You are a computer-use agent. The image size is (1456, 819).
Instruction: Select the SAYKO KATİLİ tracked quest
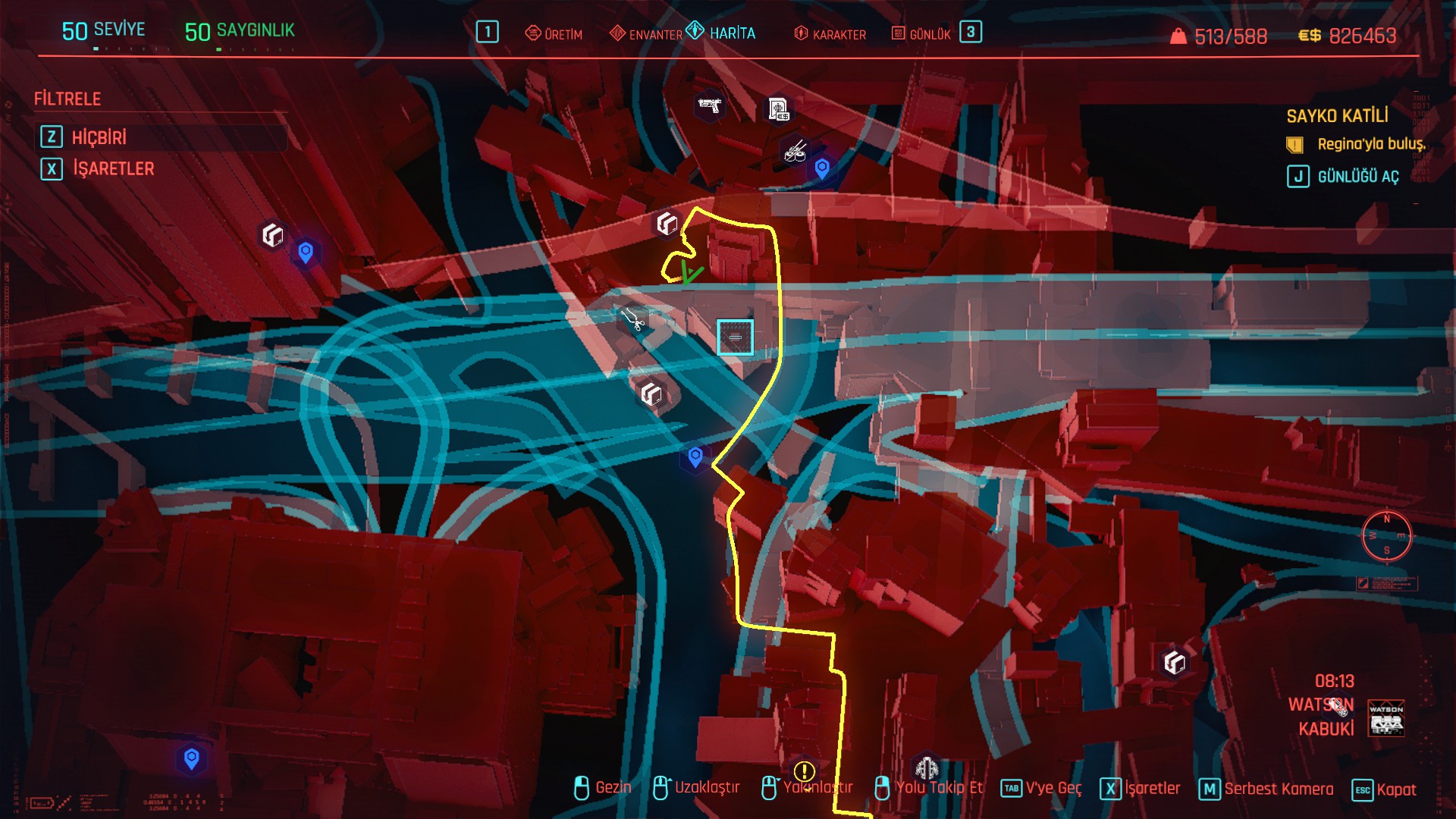(x=1337, y=116)
